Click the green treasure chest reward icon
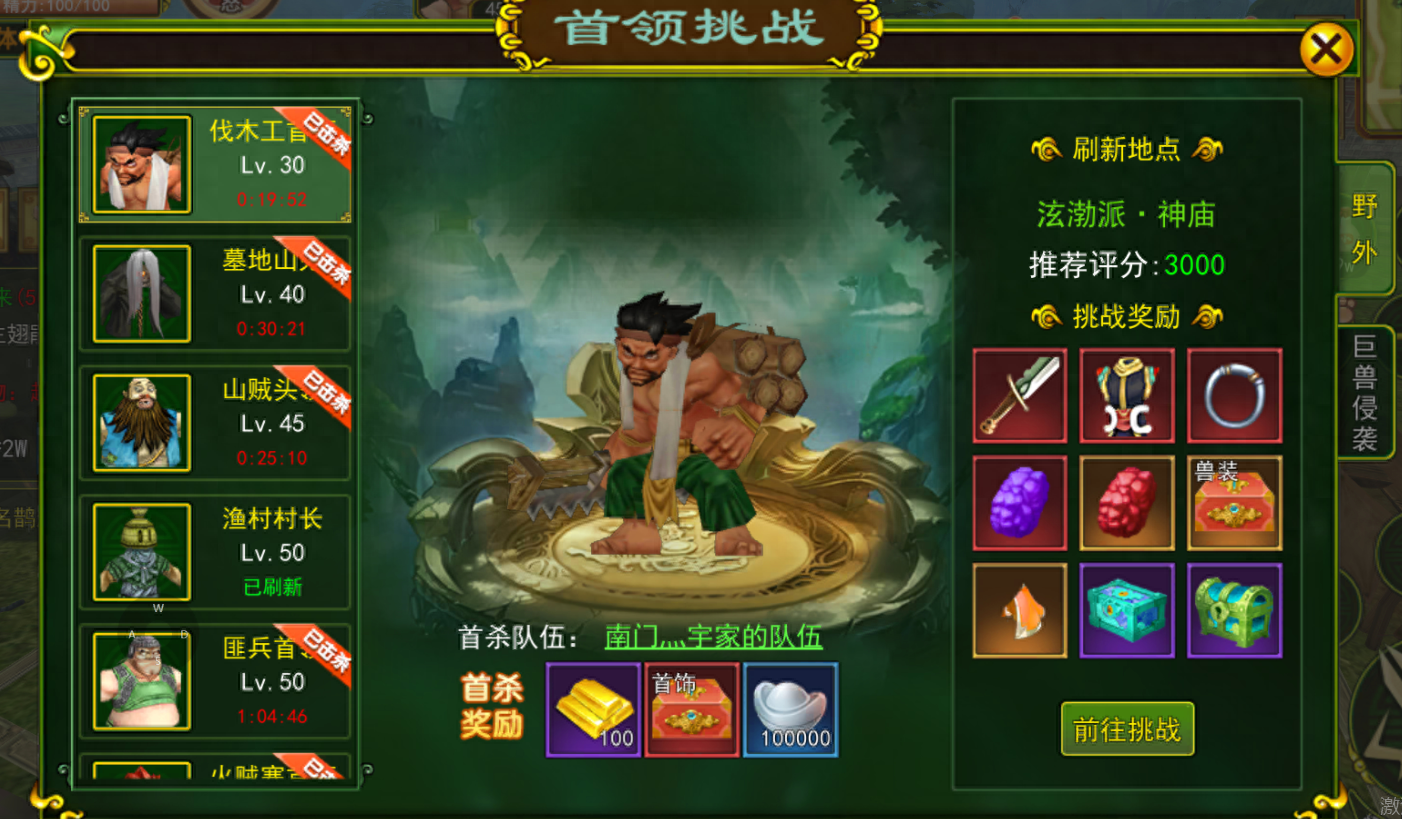Image resolution: width=1402 pixels, height=819 pixels. coord(1234,608)
